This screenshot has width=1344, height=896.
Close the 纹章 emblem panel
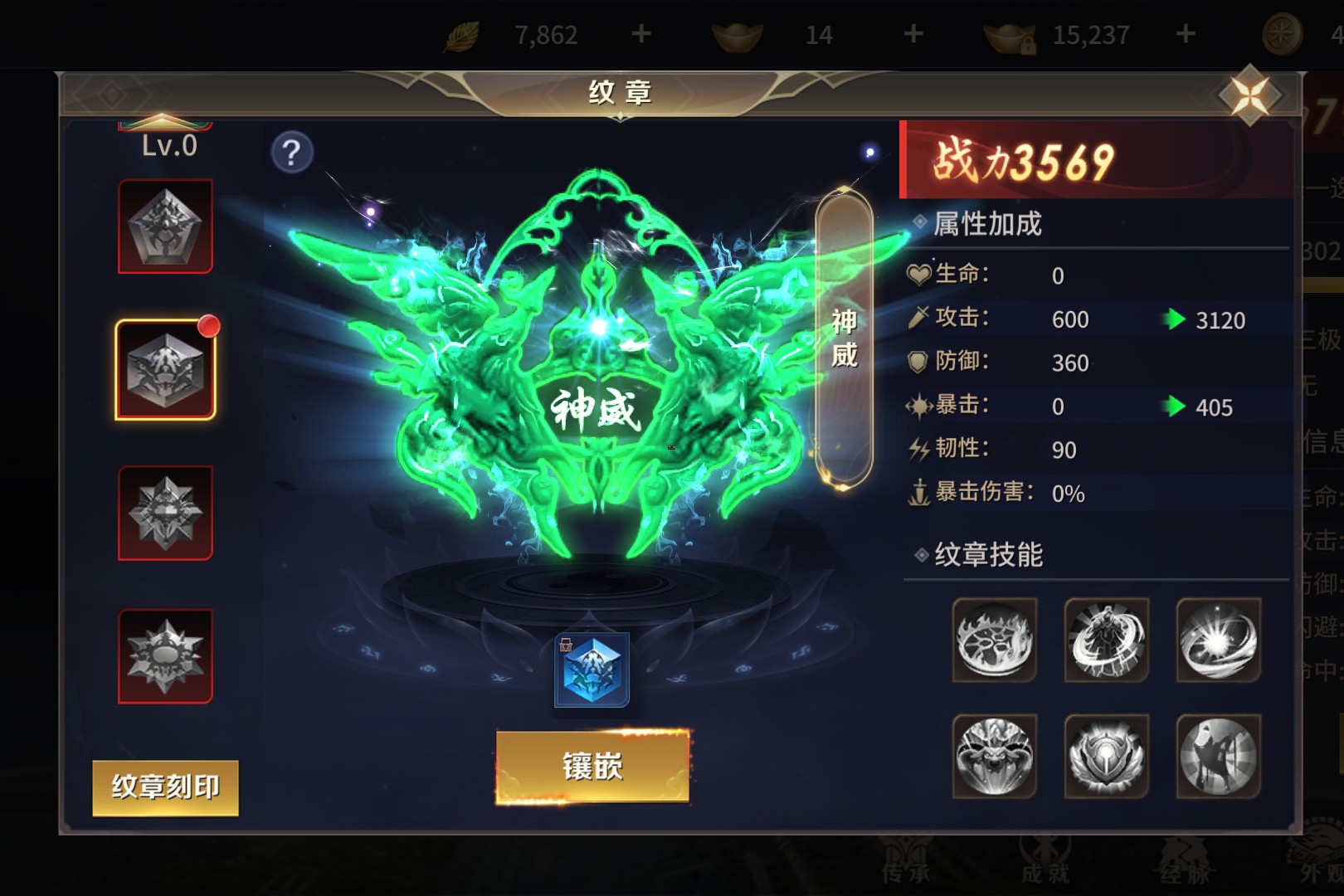1250,95
